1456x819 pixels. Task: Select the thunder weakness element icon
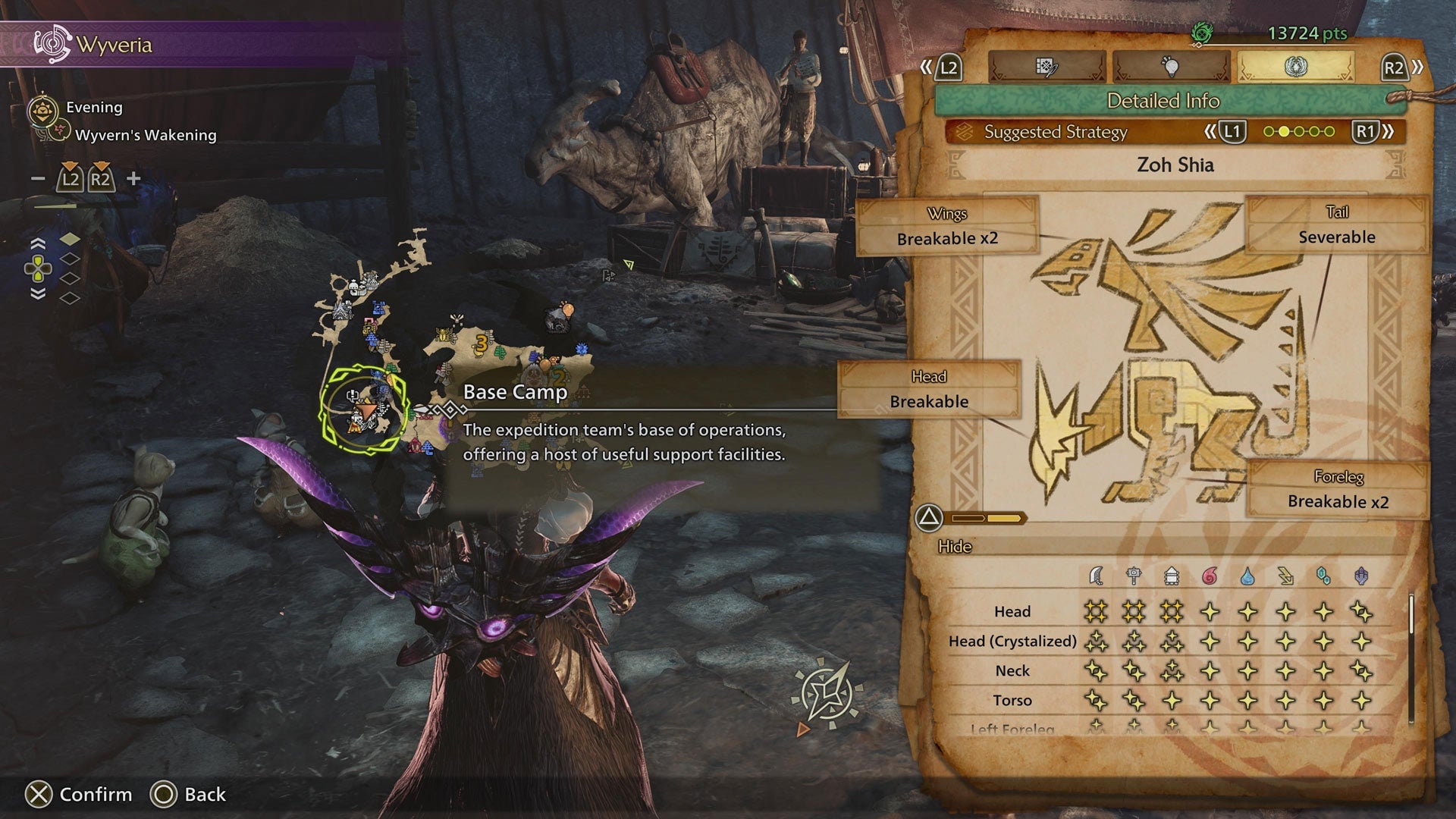[1285, 575]
